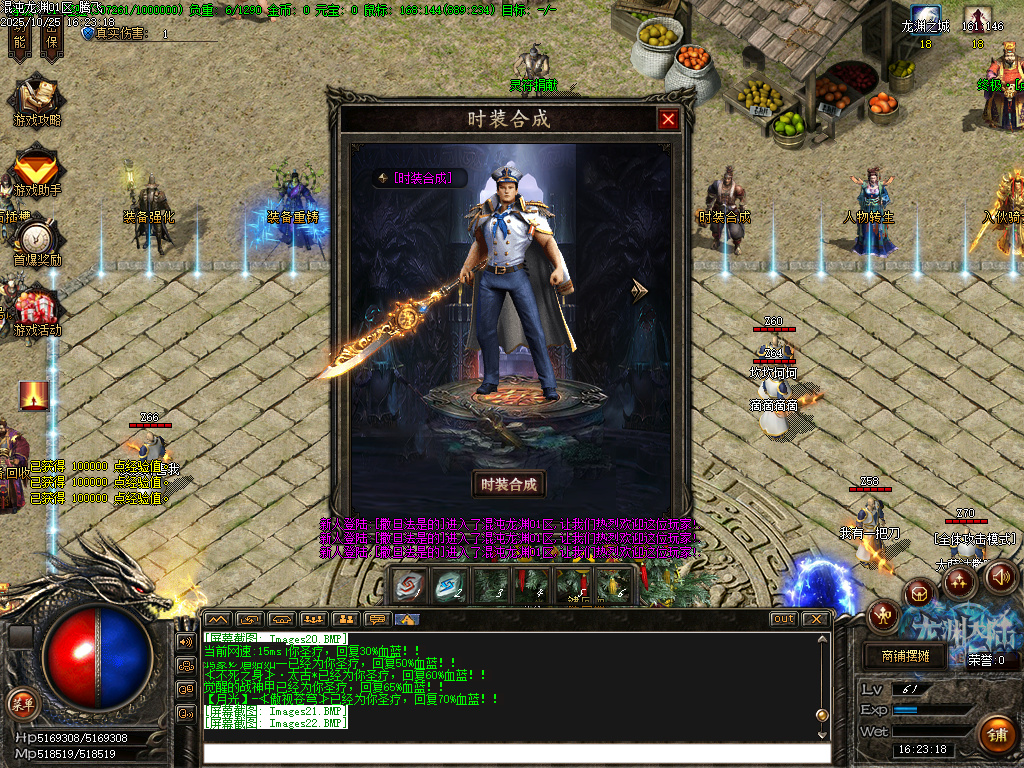Open the 游戏助手 game assistant
This screenshot has width=1024, height=768.
pyautogui.click(x=37, y=172)
